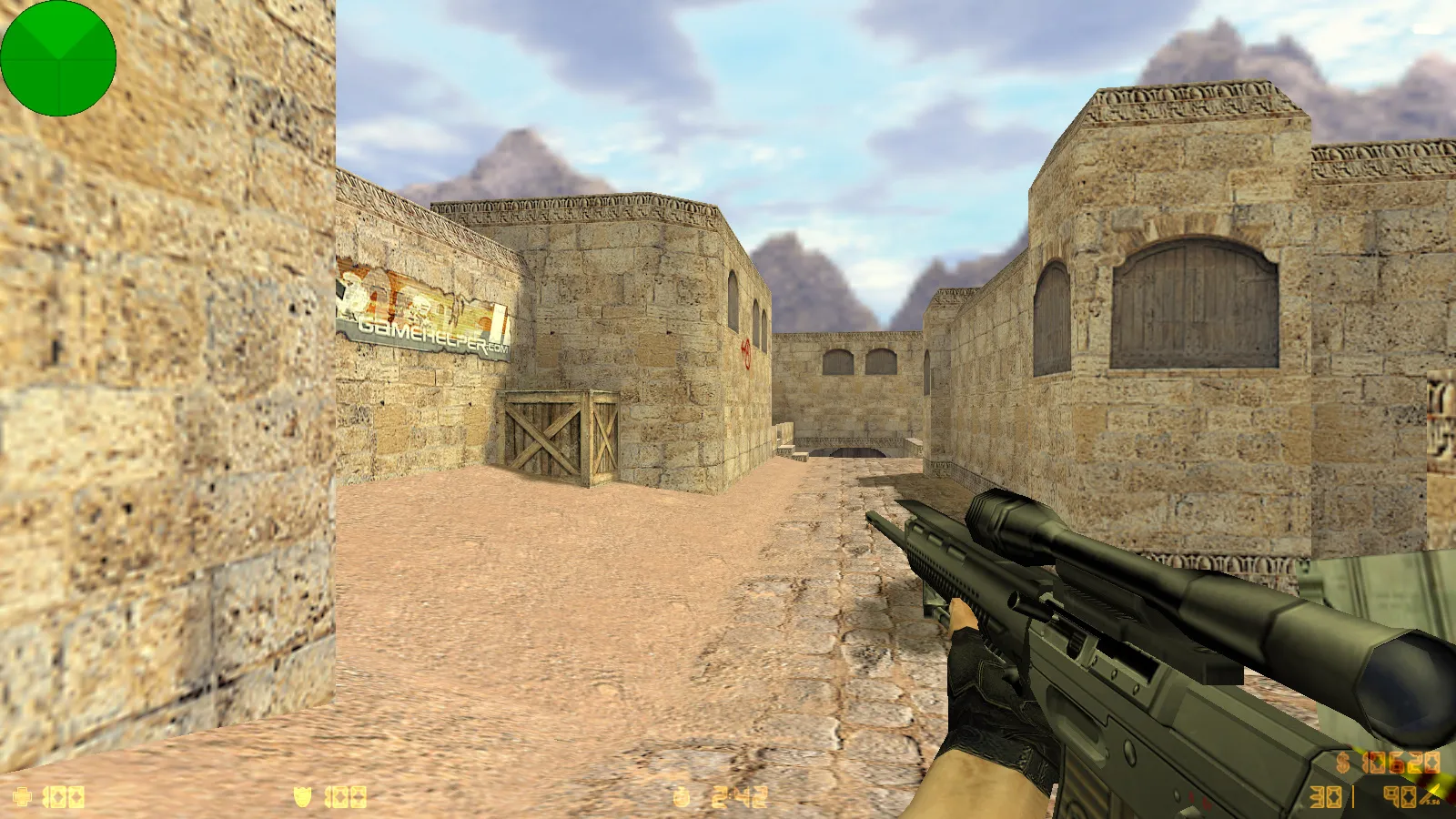Click the round timer clock icon
This screenshot has height=819, width=1456.
[681, 794]
